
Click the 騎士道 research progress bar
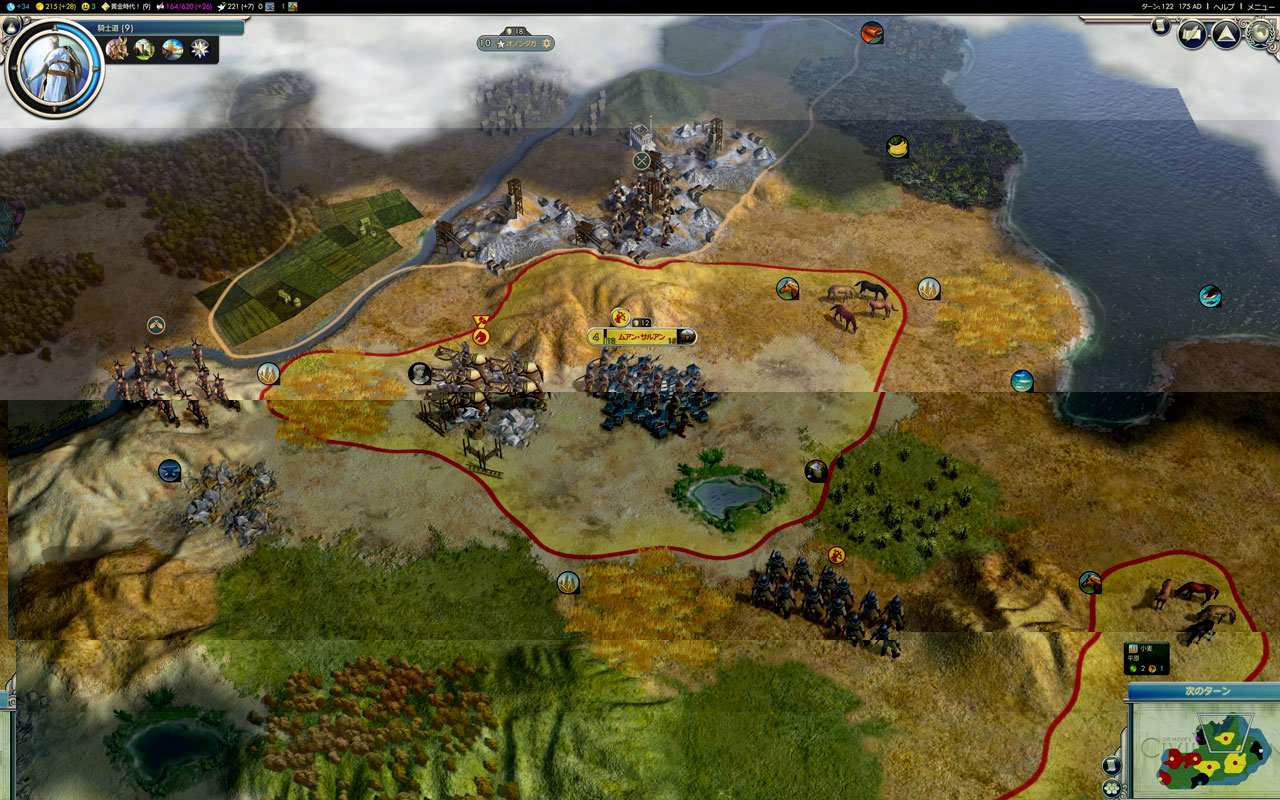point(168,28)
